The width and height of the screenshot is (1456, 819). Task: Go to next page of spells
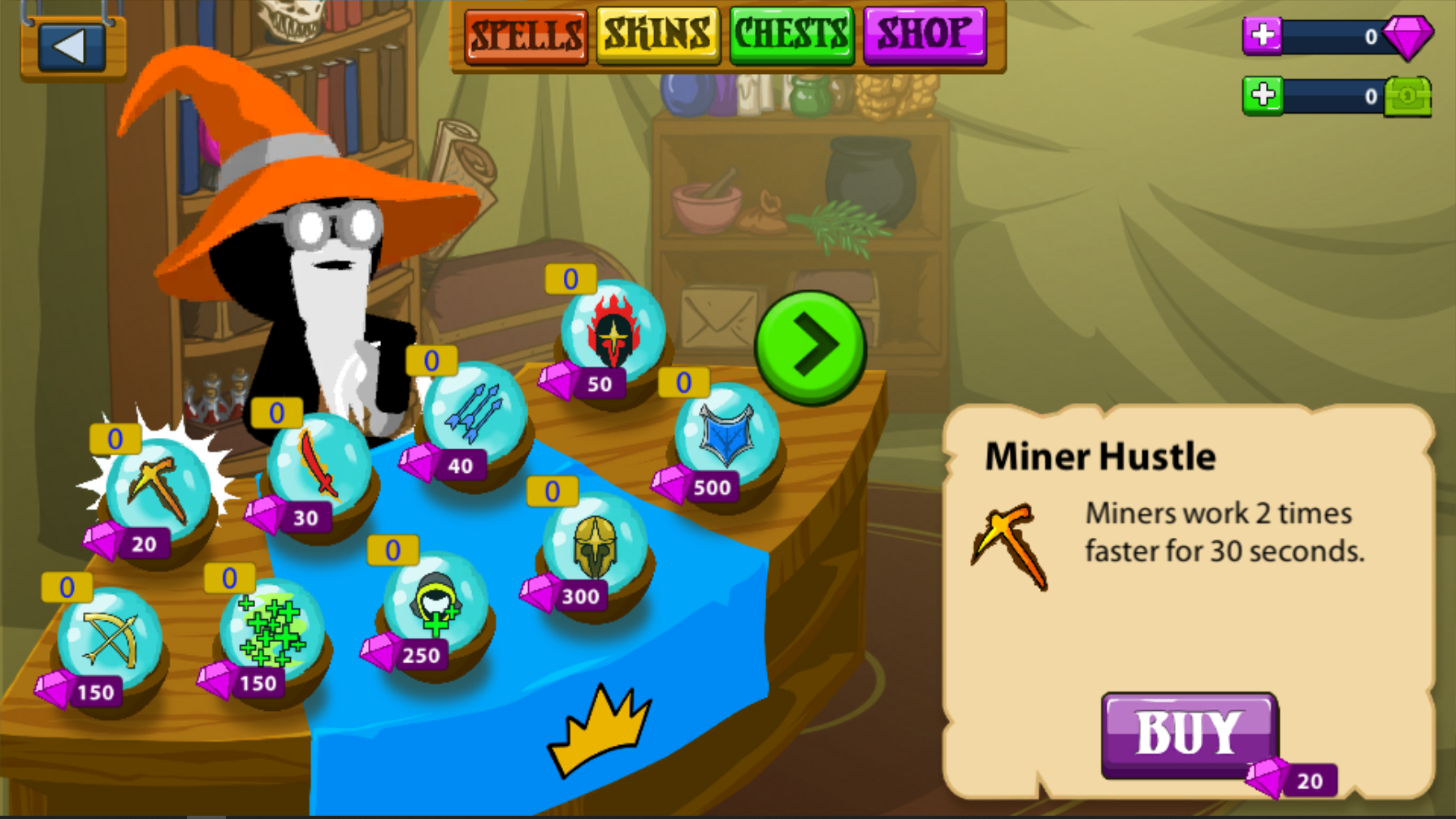click(810, 347)
